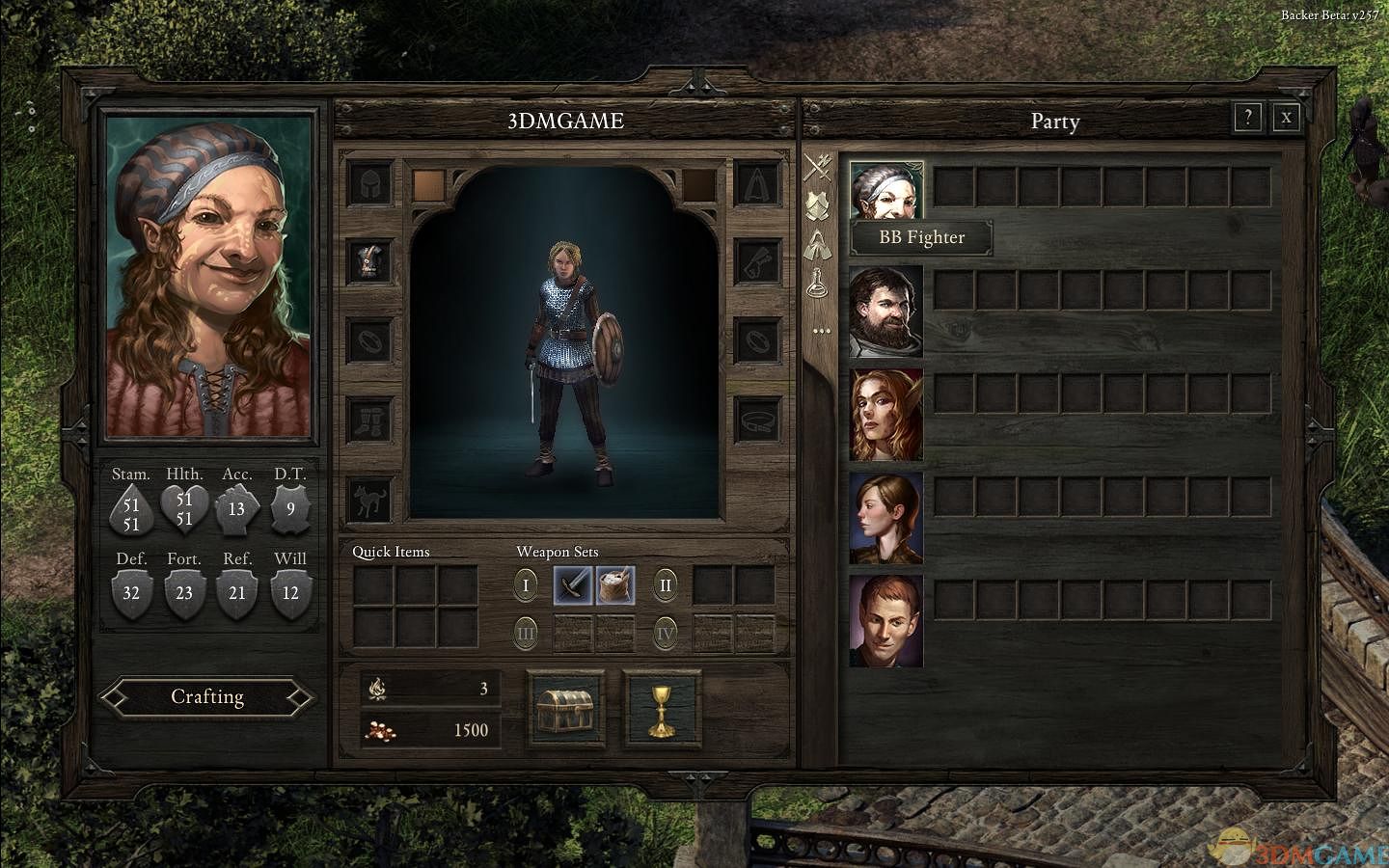Choose the bearded man party portrait

885,312
